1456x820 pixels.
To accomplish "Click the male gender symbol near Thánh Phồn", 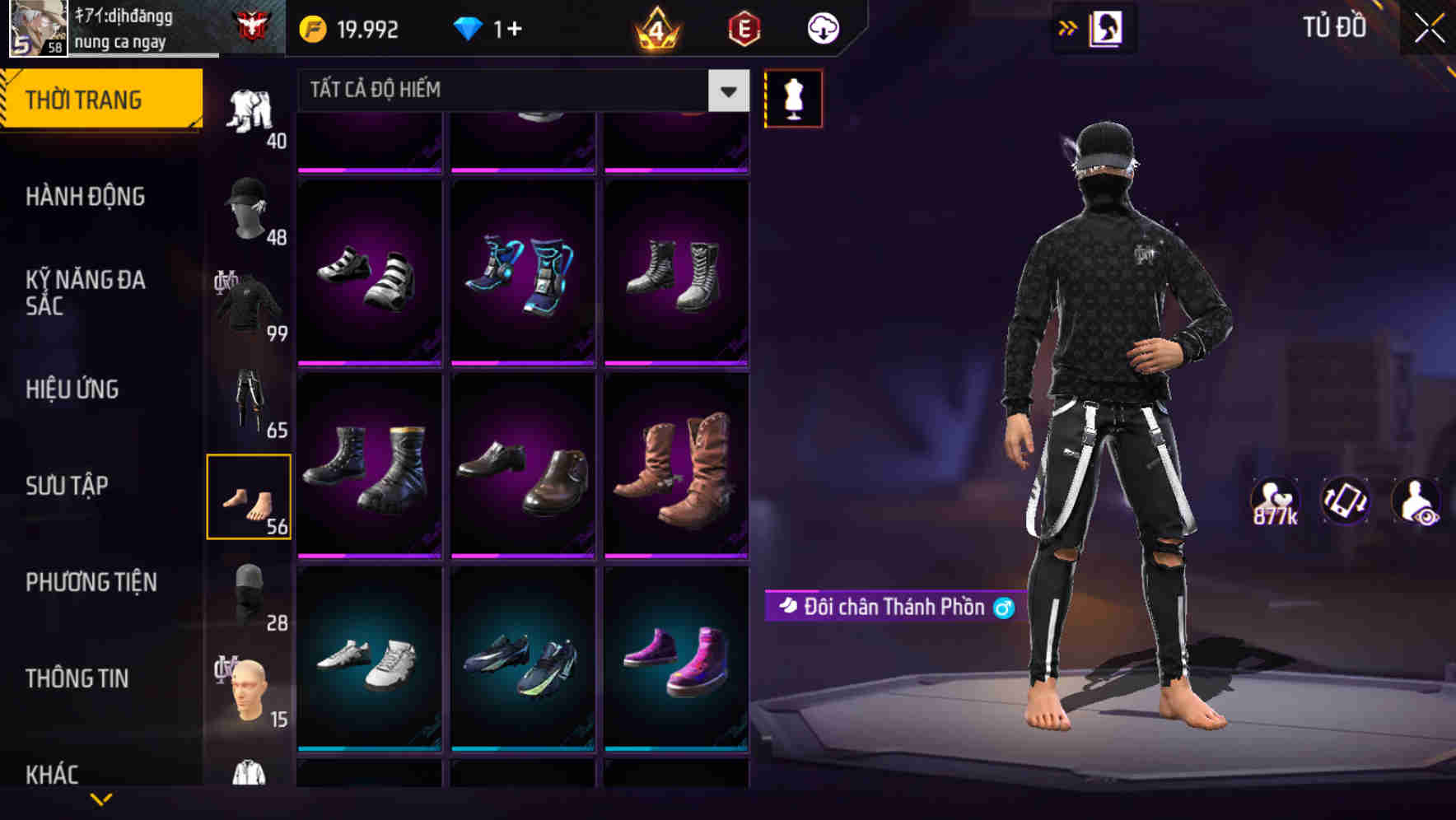I will coord(1004,608).
